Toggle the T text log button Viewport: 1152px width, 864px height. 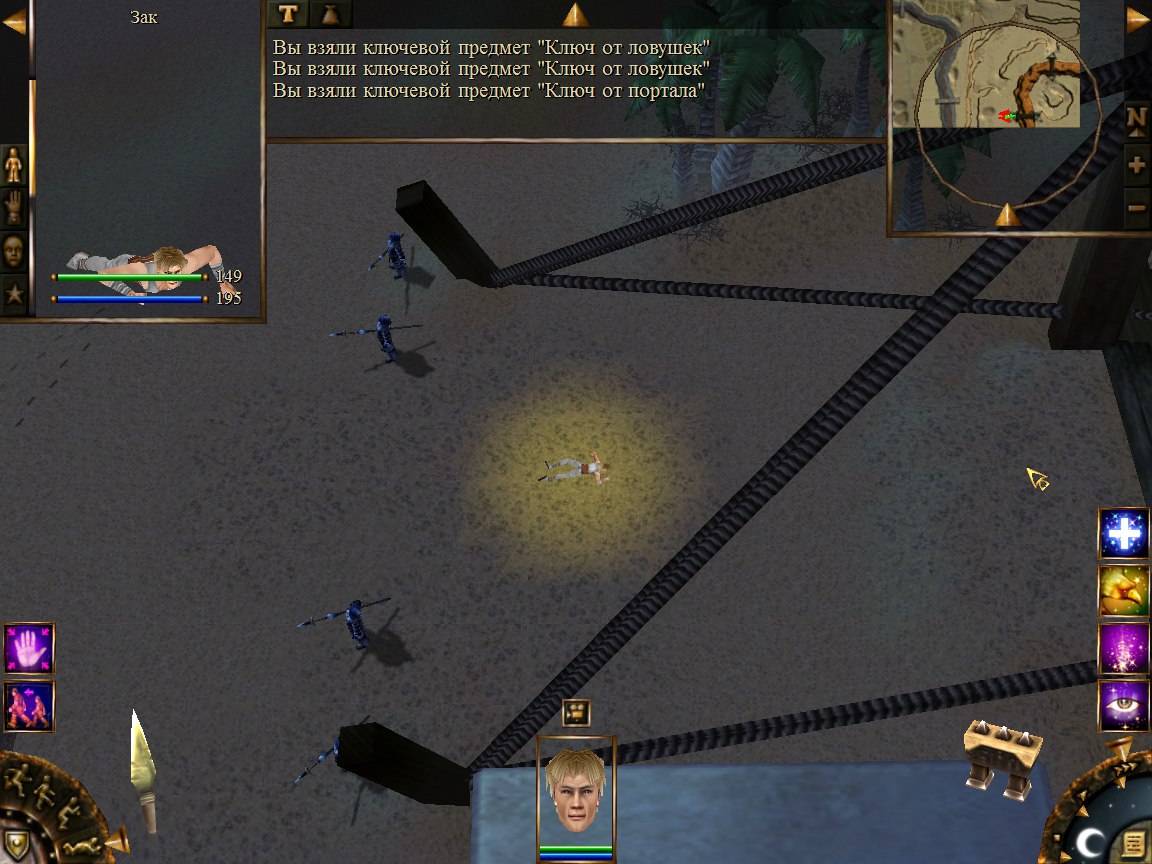tap(288, 13)
